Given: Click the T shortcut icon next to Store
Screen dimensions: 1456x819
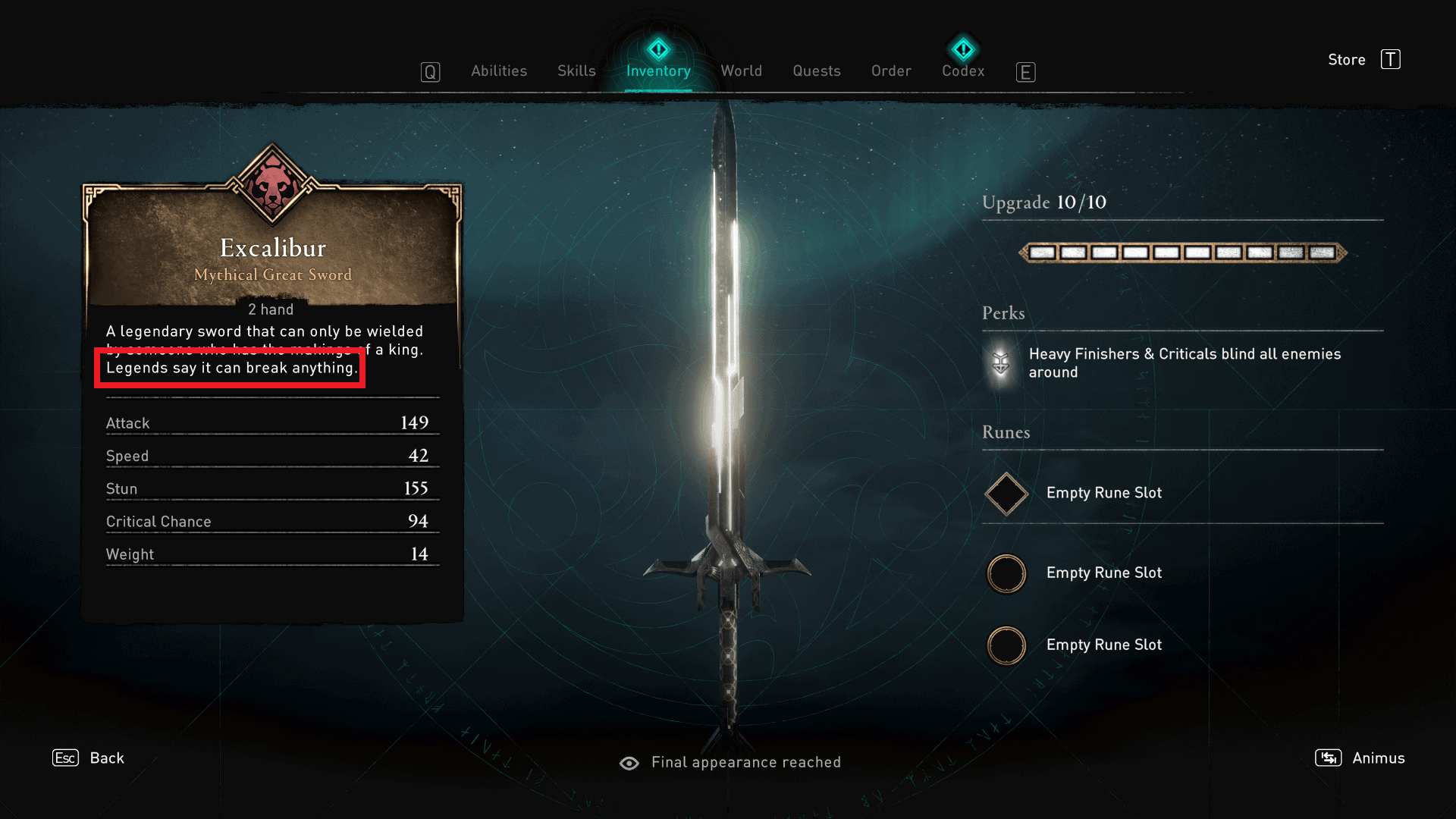Looking at the screenshot, I should click(x=1391, y=60).
